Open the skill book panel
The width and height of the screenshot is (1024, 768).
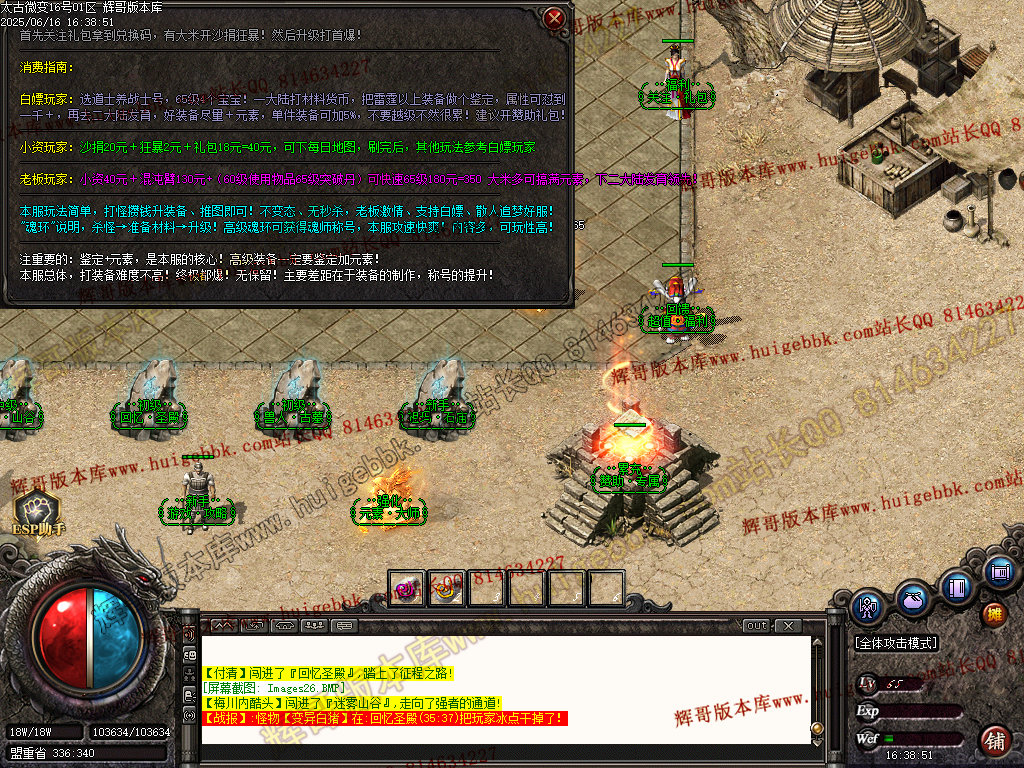tap(958, 586)
